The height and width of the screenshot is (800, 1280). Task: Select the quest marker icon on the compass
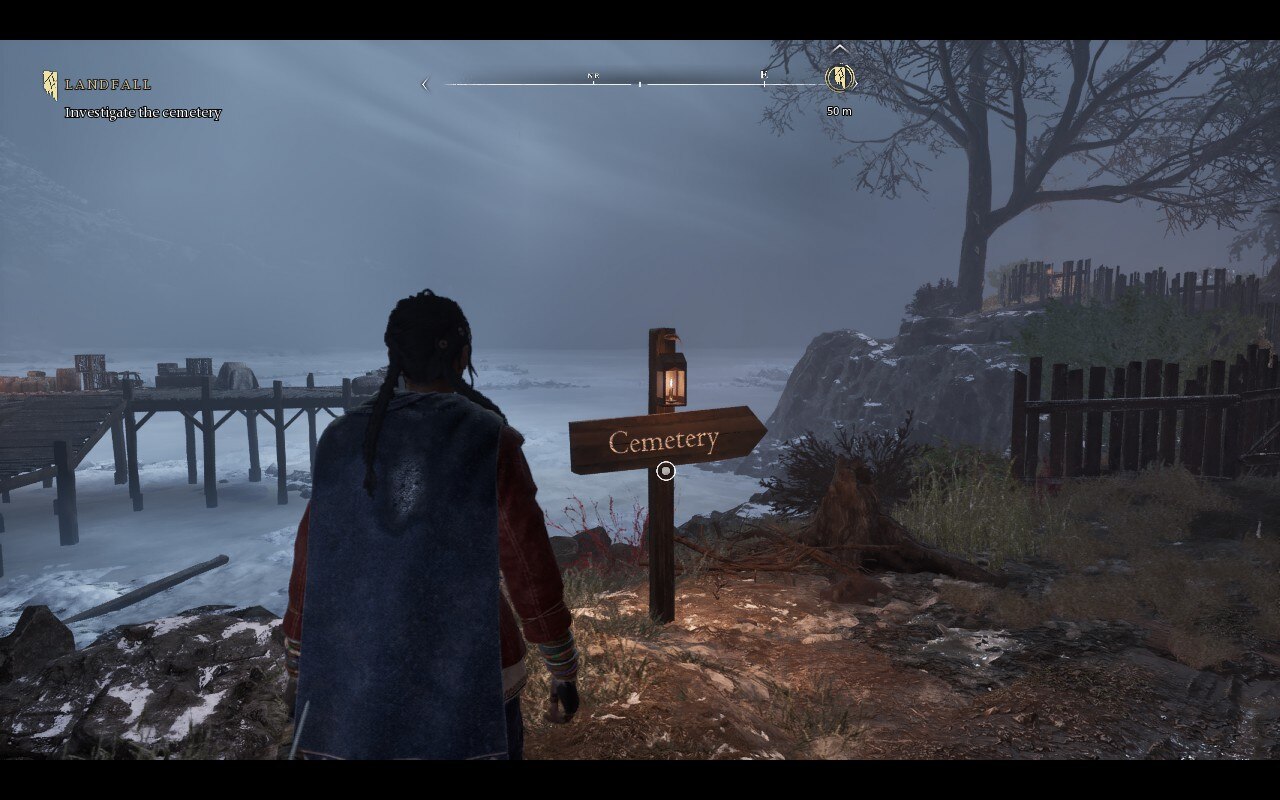pos(840,77)
